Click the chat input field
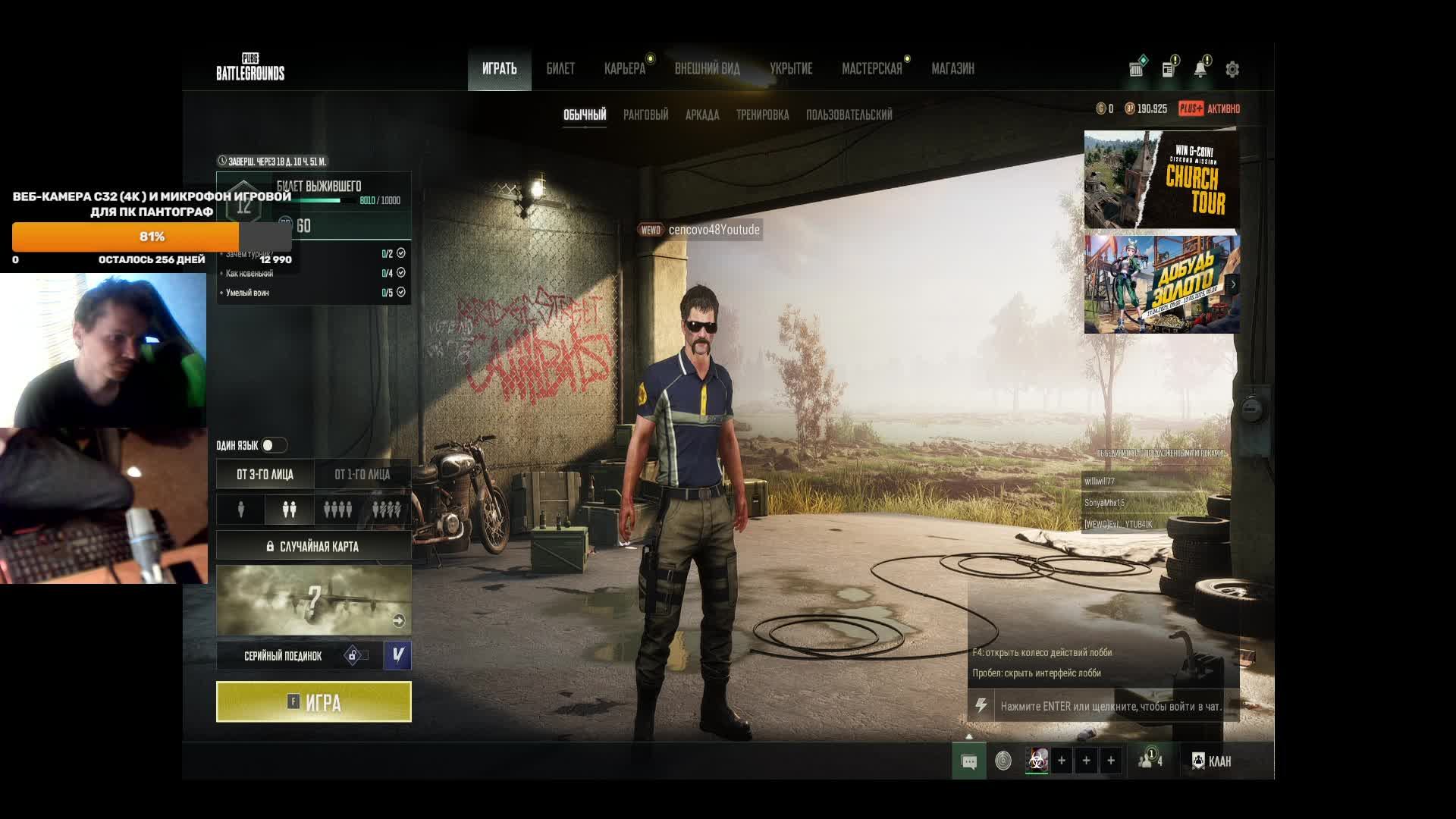Image resolution: width=1456 pixels, height=819 pixels. 1110,706
